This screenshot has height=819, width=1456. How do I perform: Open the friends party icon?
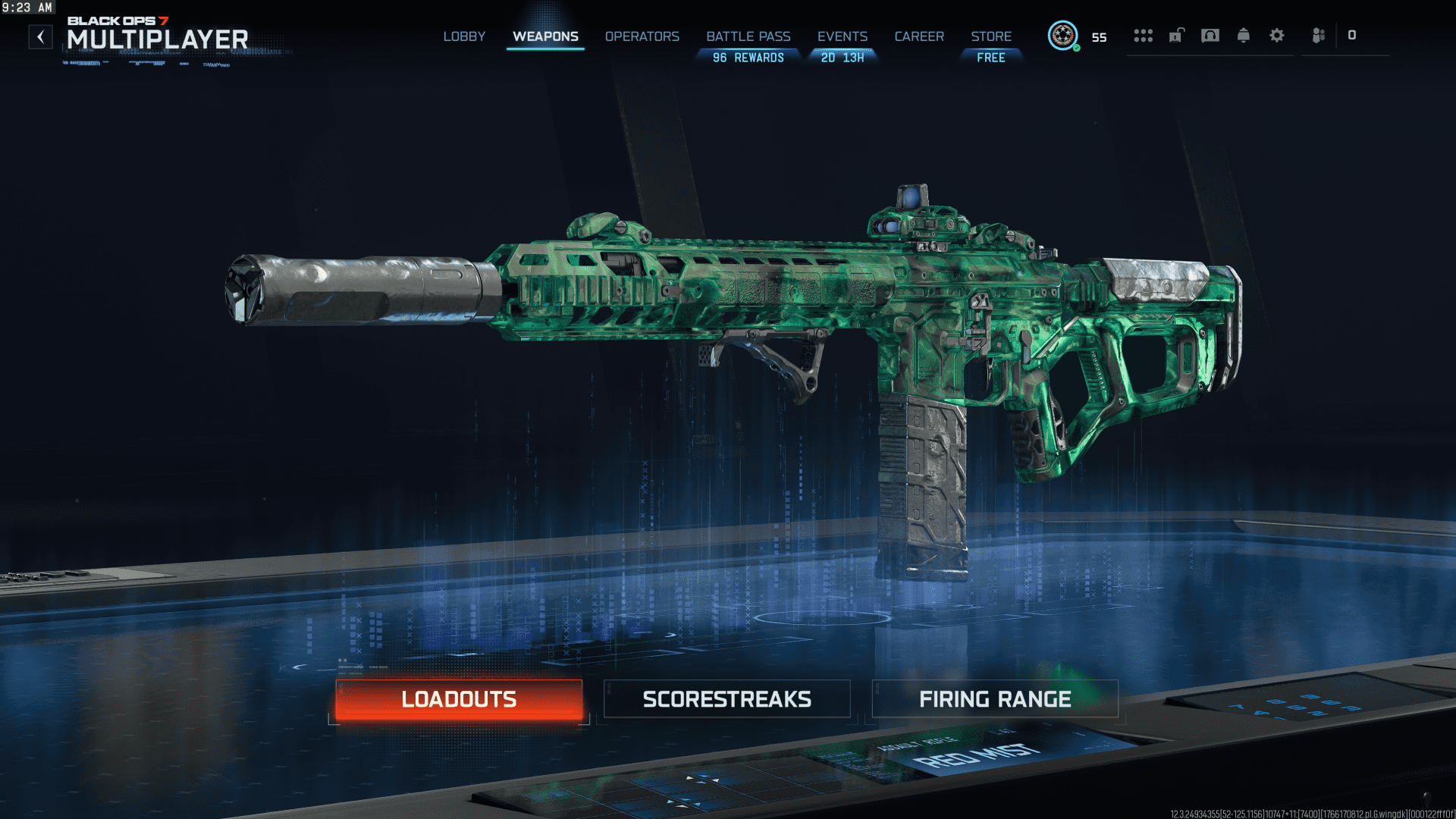(x=1319, y=36)
